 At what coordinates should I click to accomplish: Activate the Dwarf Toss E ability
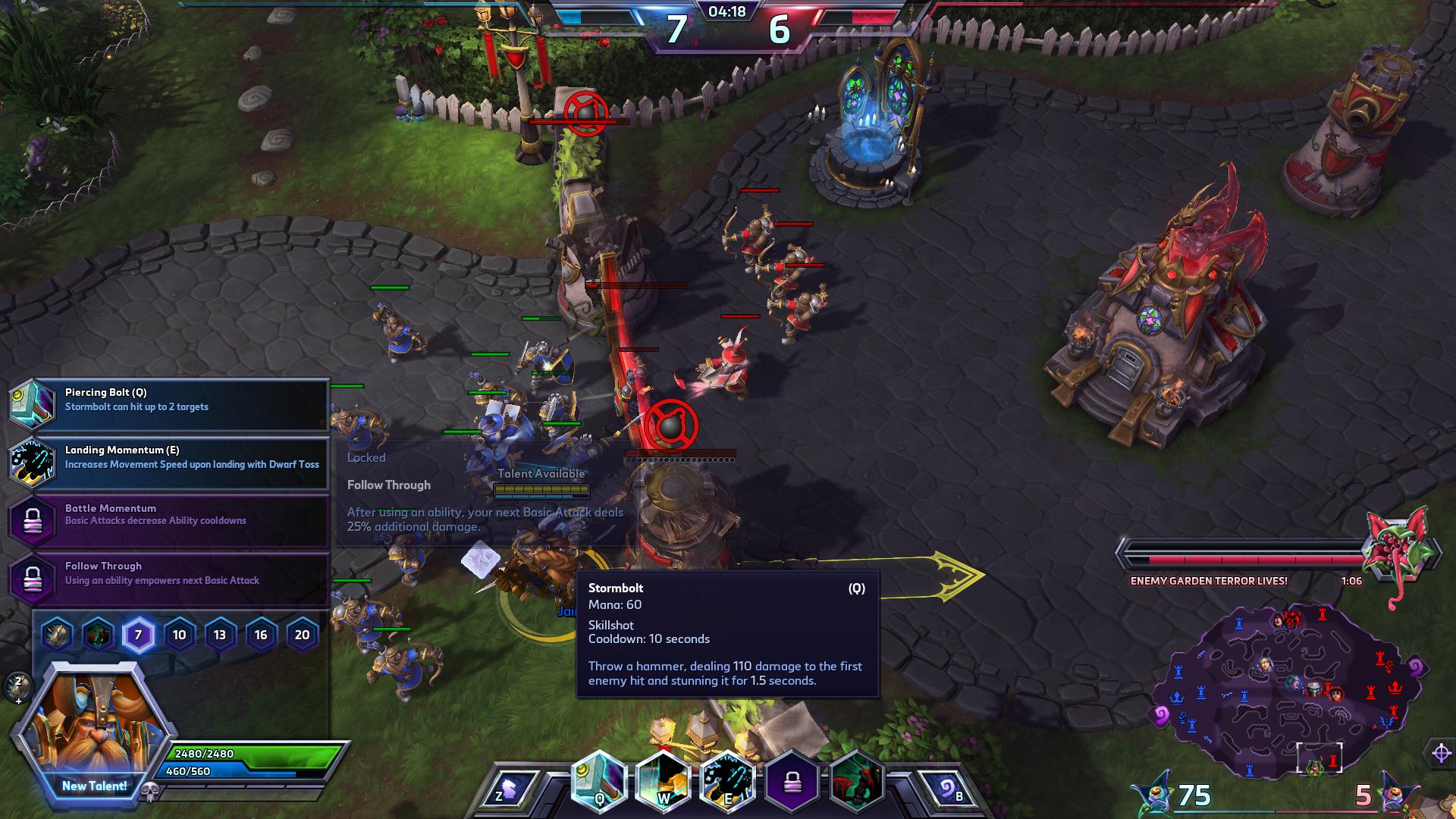(727, 783)
